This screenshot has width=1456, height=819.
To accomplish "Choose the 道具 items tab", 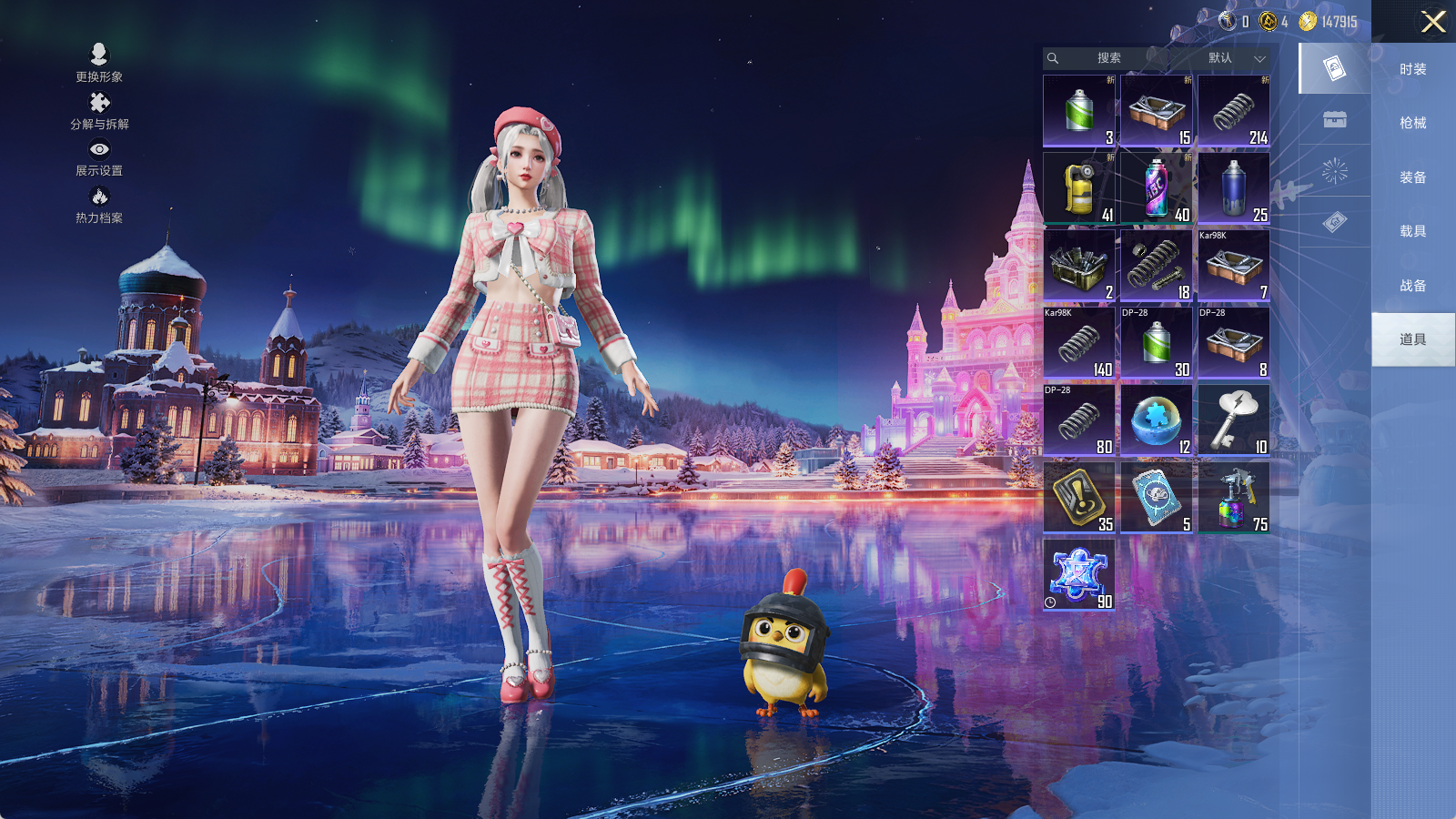I will pyautogui.click(x=1412, y=339).
